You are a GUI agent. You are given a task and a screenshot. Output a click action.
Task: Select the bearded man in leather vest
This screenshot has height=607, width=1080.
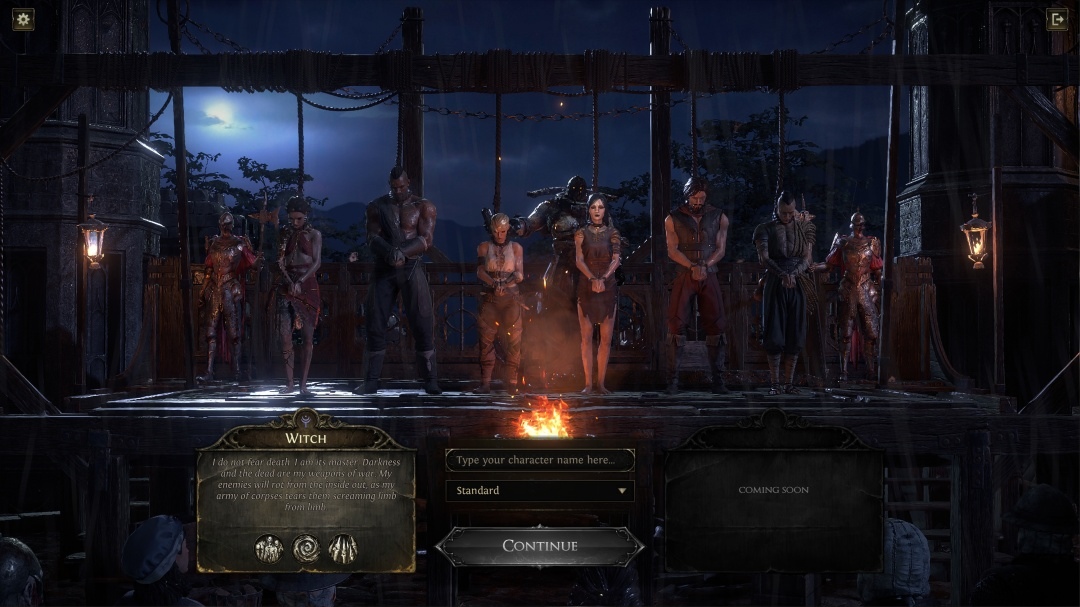[x=695, y=280]
